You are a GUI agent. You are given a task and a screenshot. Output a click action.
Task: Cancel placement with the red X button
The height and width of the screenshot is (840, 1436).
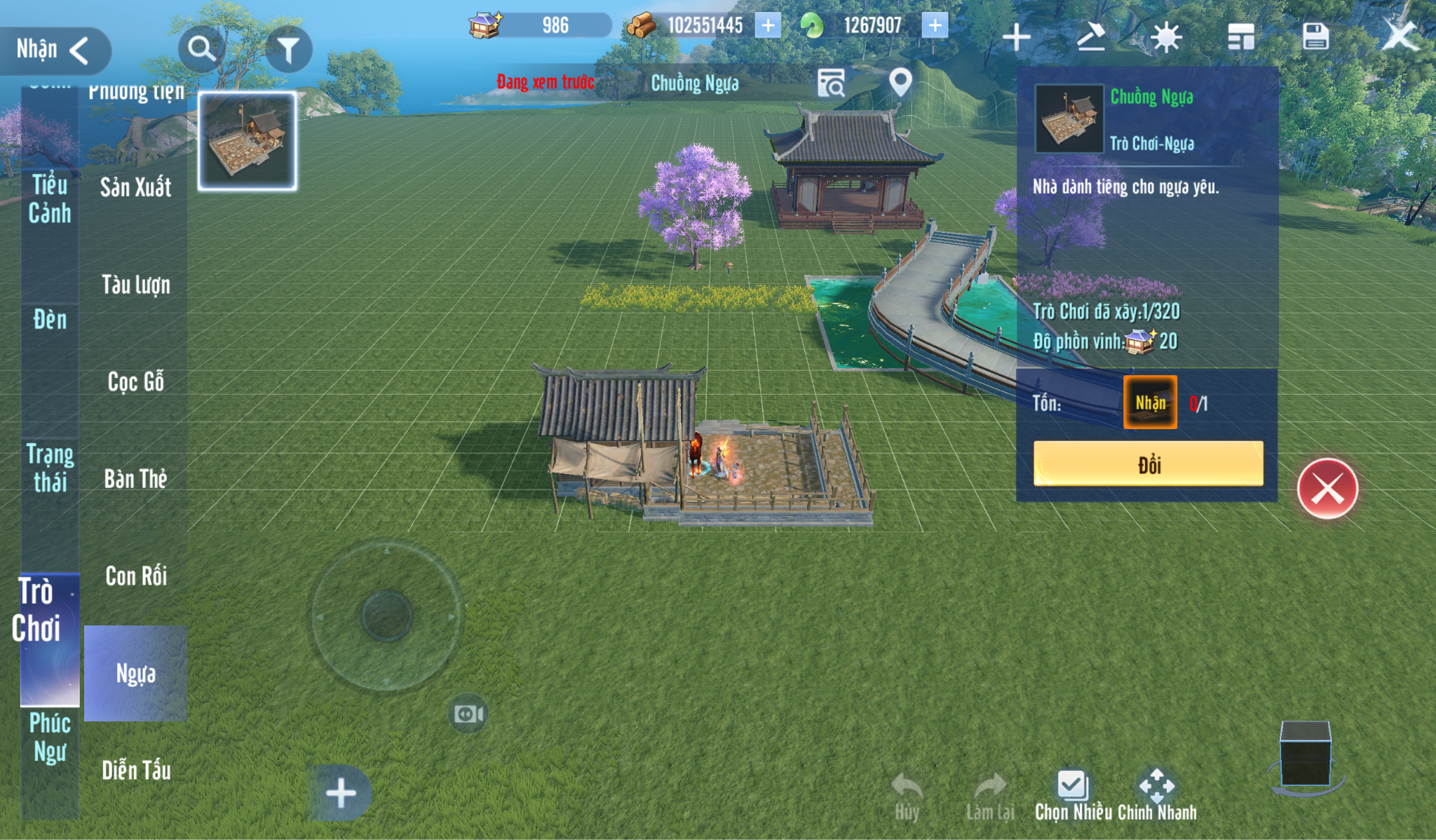click(1327, 489)
